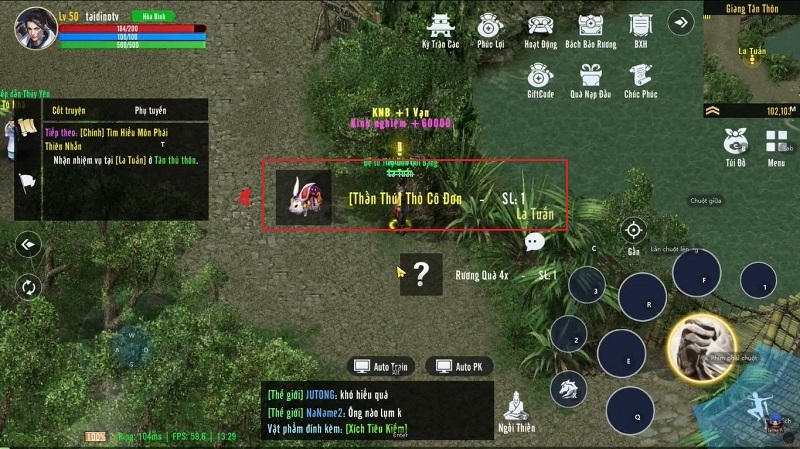Open the GiftCode menu
The image size is (800, 449).
(540, 77)
